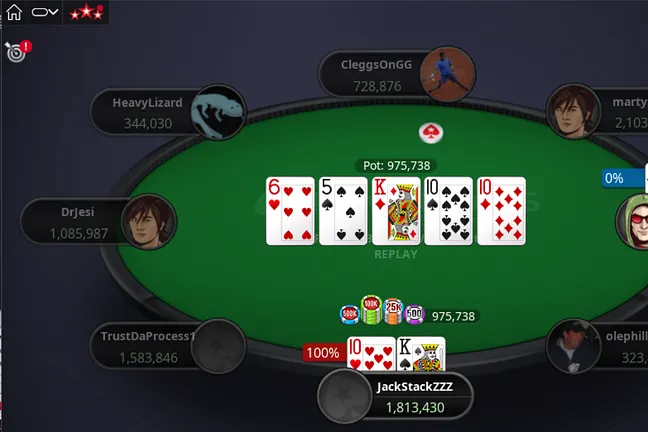Go to the home lobby icon

(x=14, y=13)
